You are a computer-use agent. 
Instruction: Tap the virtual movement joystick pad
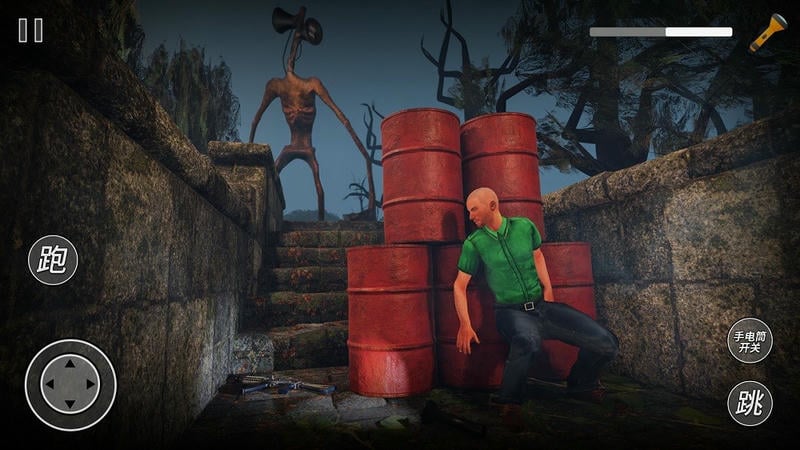(x=70, y=385)
